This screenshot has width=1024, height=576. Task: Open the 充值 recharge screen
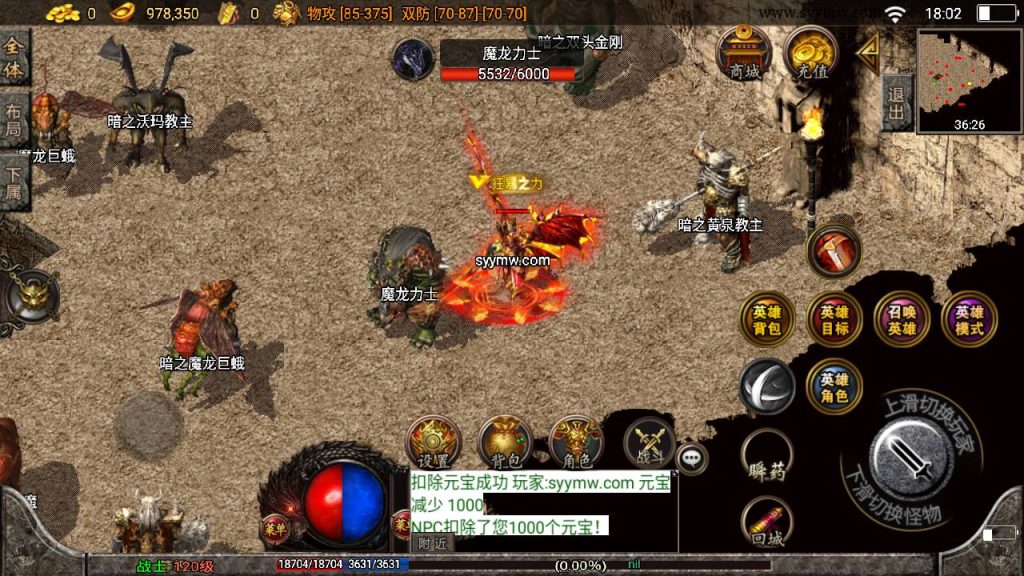(811, 56)
